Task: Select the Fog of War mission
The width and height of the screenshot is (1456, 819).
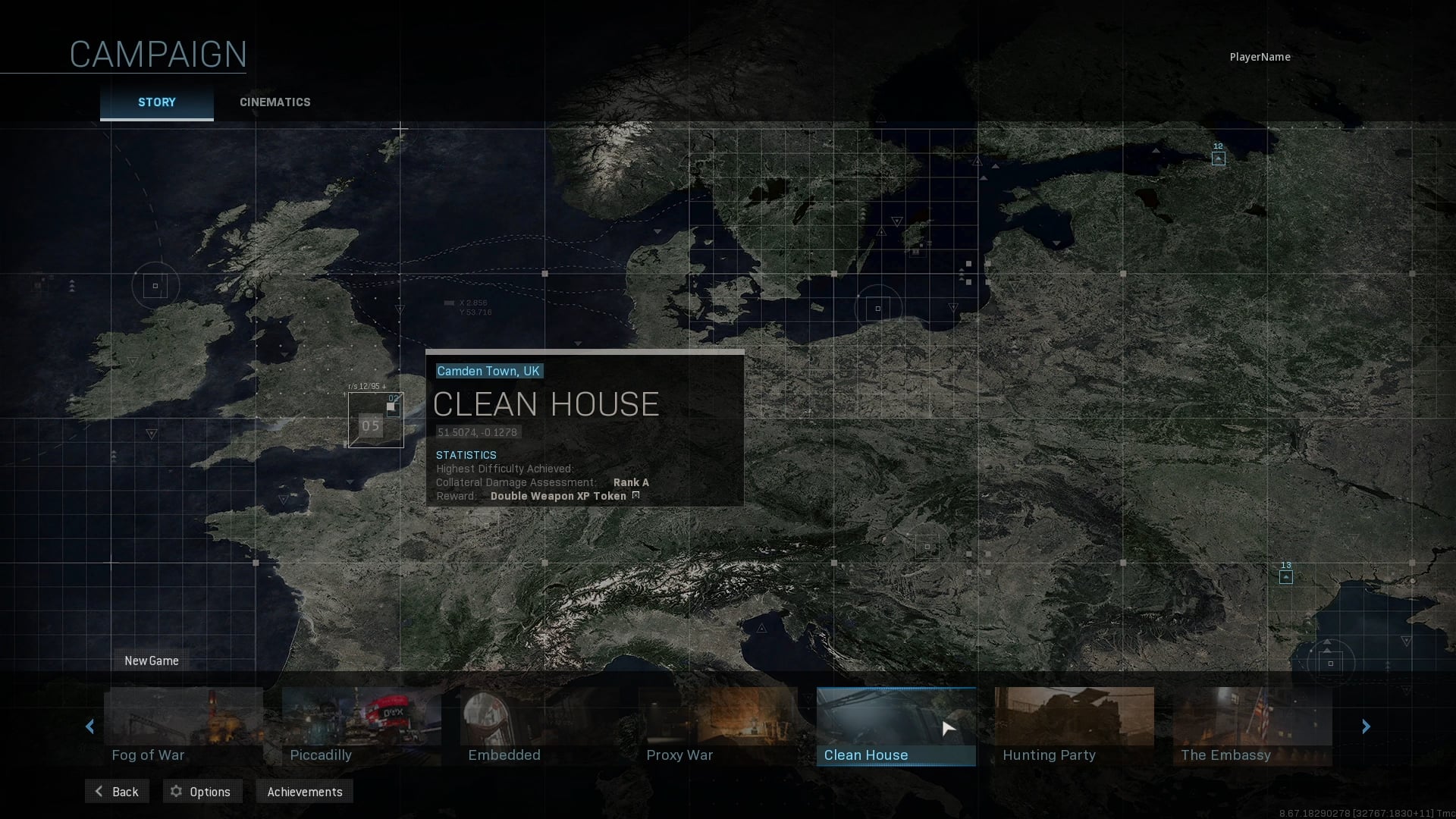Action: click(184, 726)
